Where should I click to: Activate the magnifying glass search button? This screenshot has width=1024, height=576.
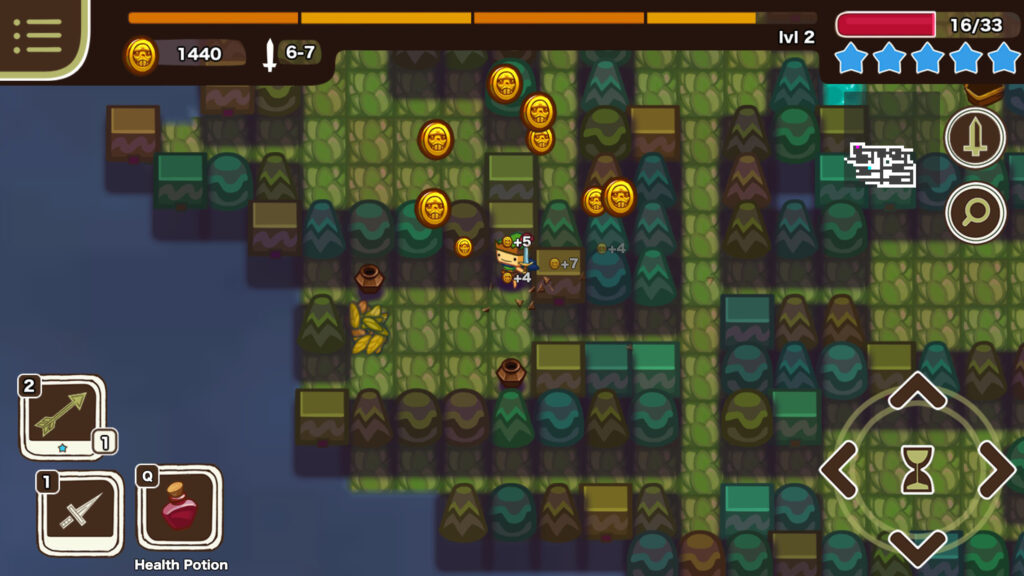point(975,213)
